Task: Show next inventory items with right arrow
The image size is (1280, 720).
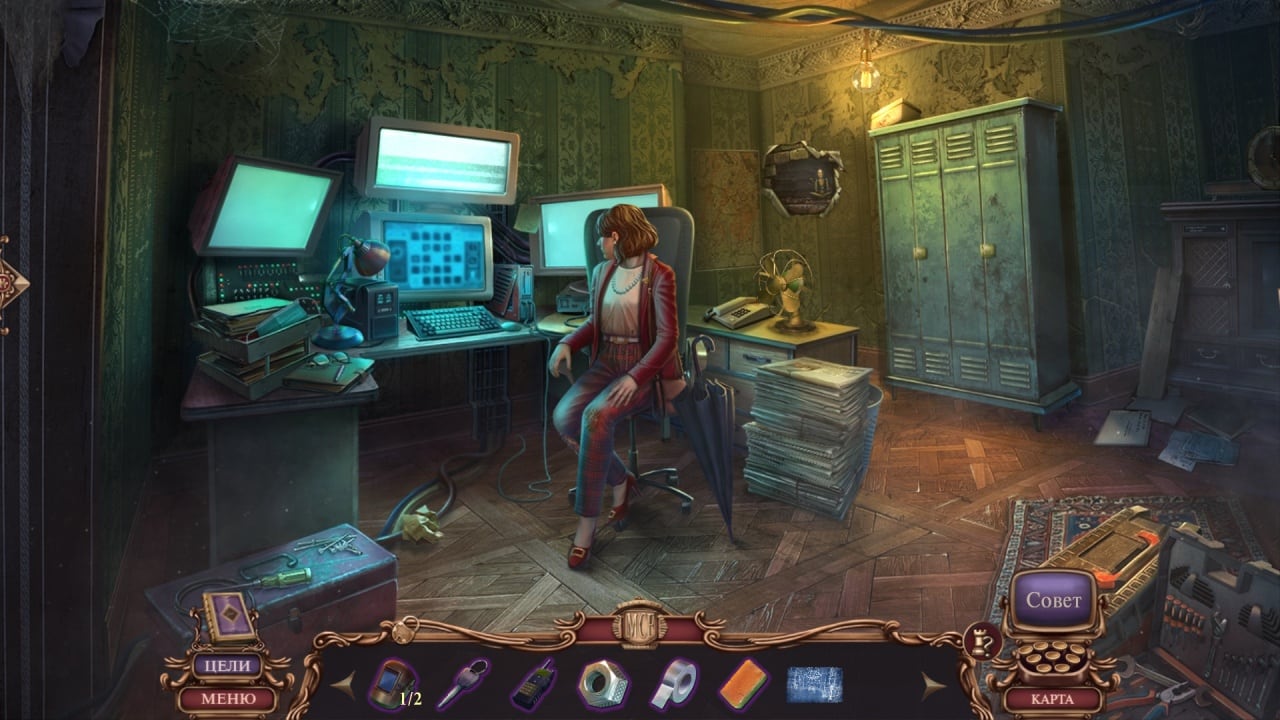Action: tap(933, 685)
